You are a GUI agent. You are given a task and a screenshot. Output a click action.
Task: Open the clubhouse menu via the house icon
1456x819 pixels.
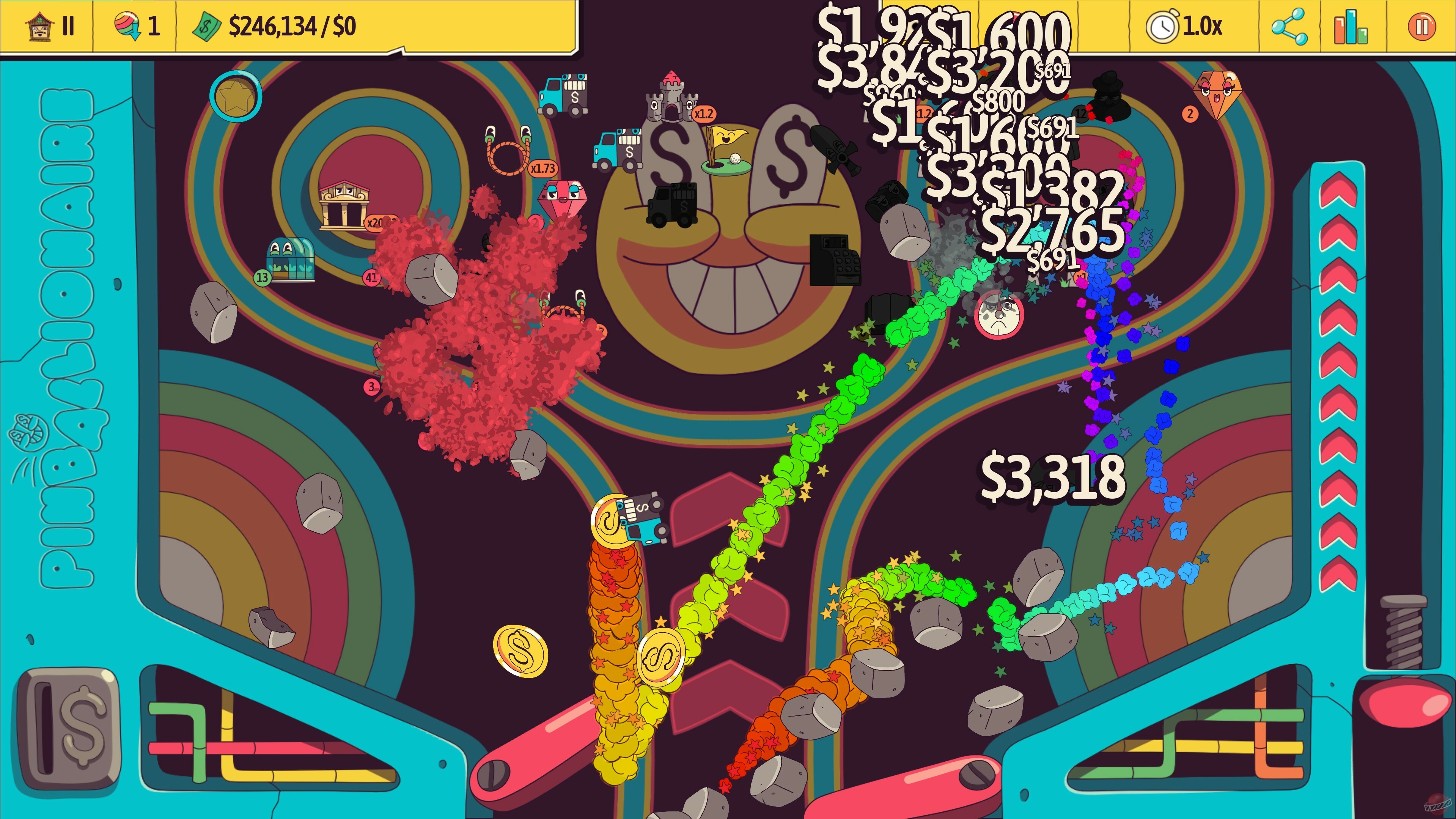pyautogui.click(x=39, y=27)
